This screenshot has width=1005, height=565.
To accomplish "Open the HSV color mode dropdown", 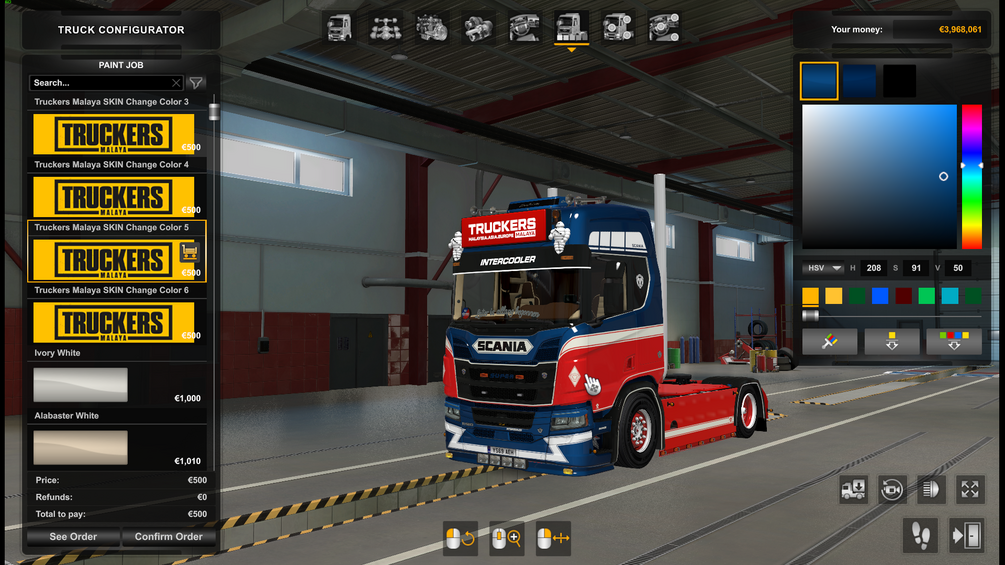I will pyautogui.click(x=823, y=268).
